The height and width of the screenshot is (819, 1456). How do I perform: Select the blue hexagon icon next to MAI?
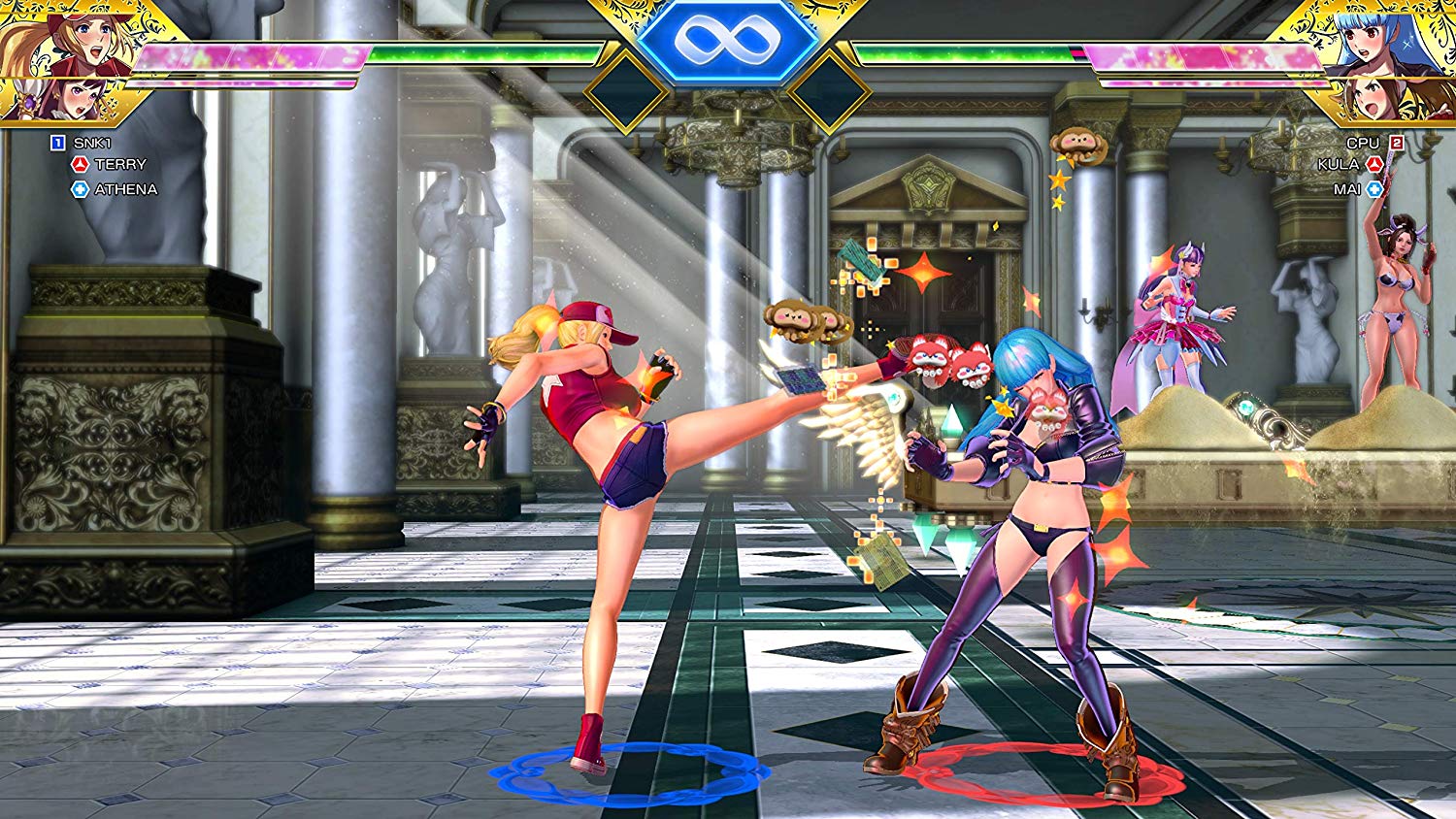click(x=1373, y=190)
